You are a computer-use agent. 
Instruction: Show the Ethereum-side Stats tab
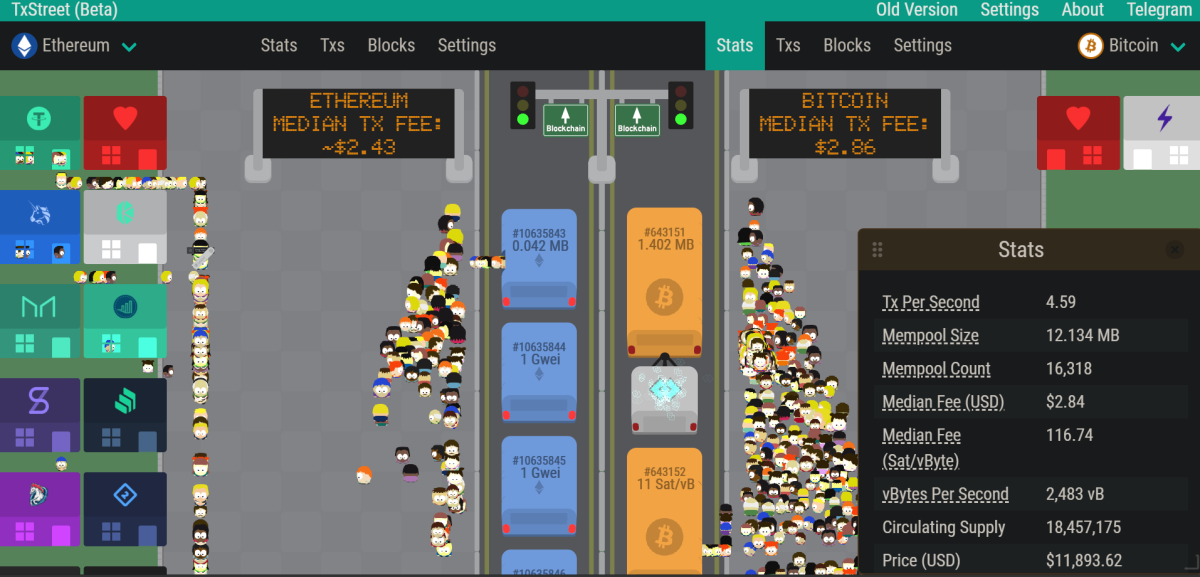(279, 46)
